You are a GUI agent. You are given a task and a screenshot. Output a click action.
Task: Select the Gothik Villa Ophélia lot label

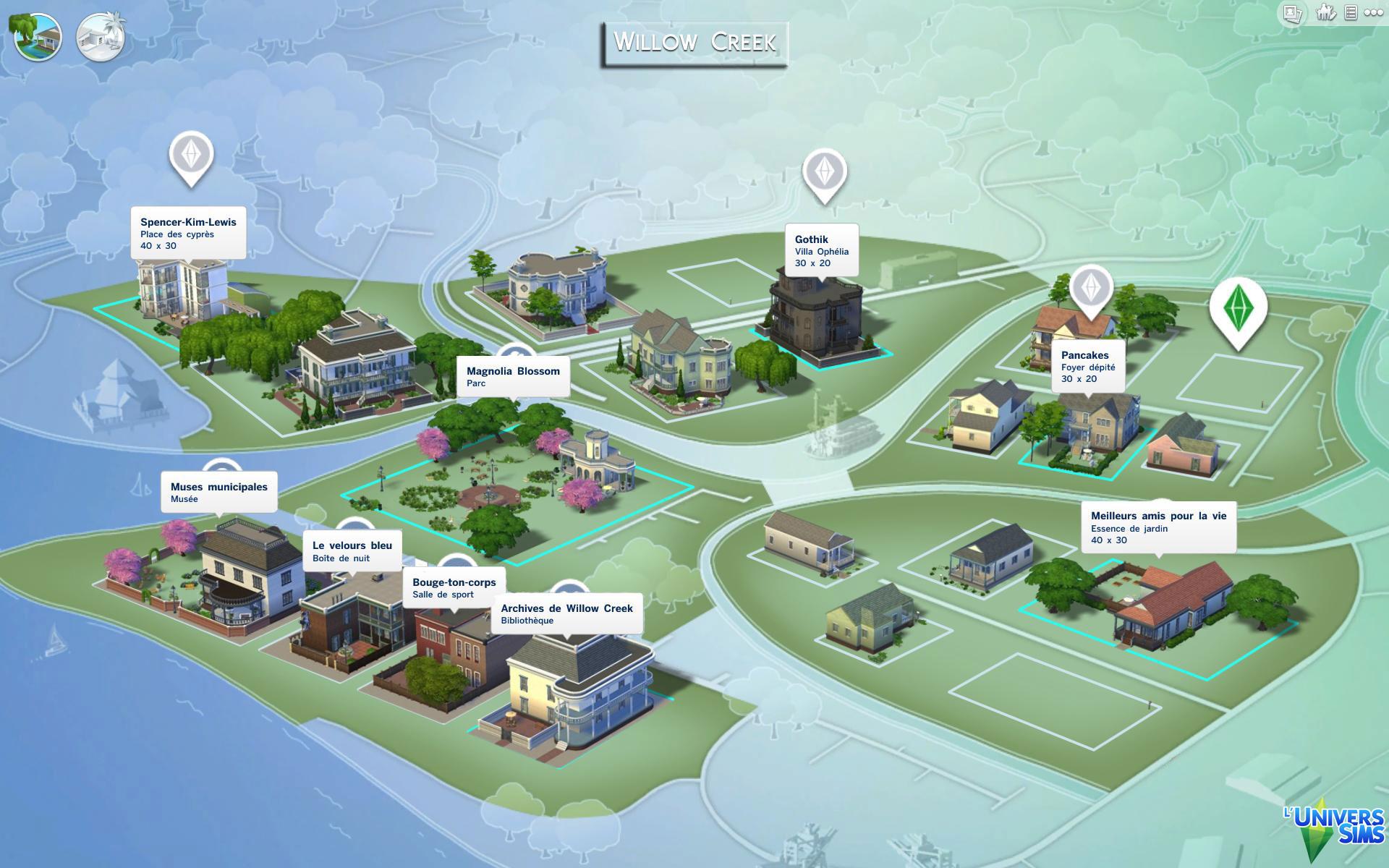click(x=822, y=250)
